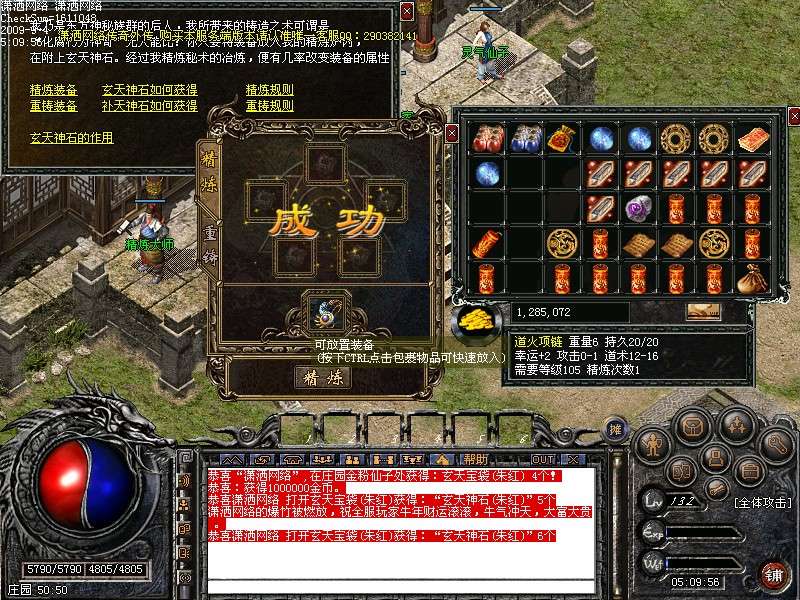The height and width of the screenshot is (600, 800).
Task: Open 玄天神石如何获得 dialogue link
Action: 149,90
